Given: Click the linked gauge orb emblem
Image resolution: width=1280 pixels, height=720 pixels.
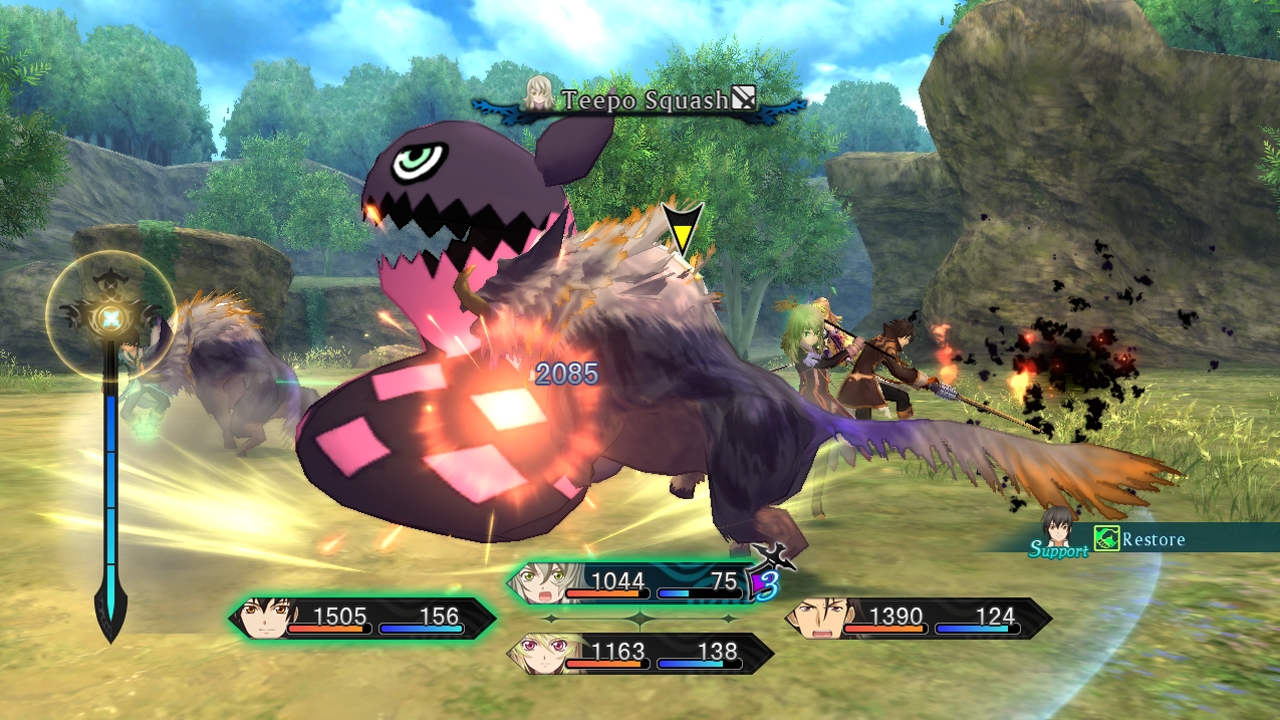Looking at the screenshot, I should pos(109,318).
